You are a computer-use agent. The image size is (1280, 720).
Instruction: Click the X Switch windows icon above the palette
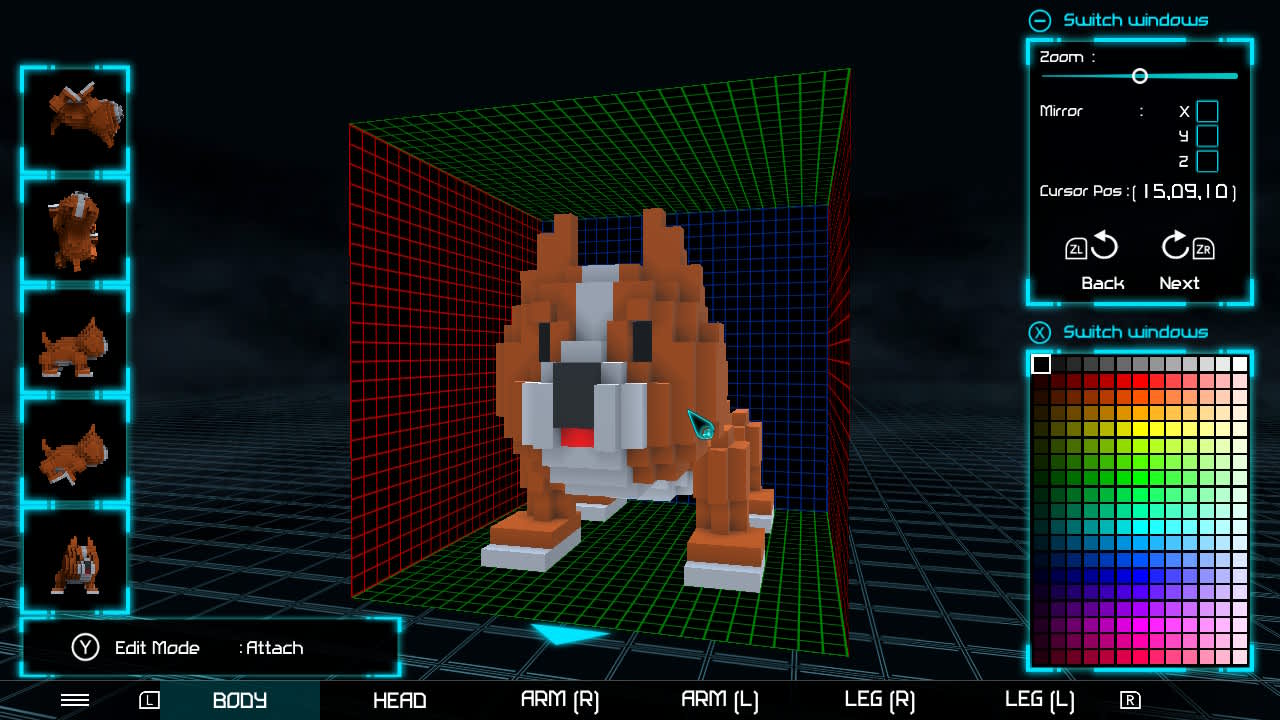click(x=1040, y=332)
